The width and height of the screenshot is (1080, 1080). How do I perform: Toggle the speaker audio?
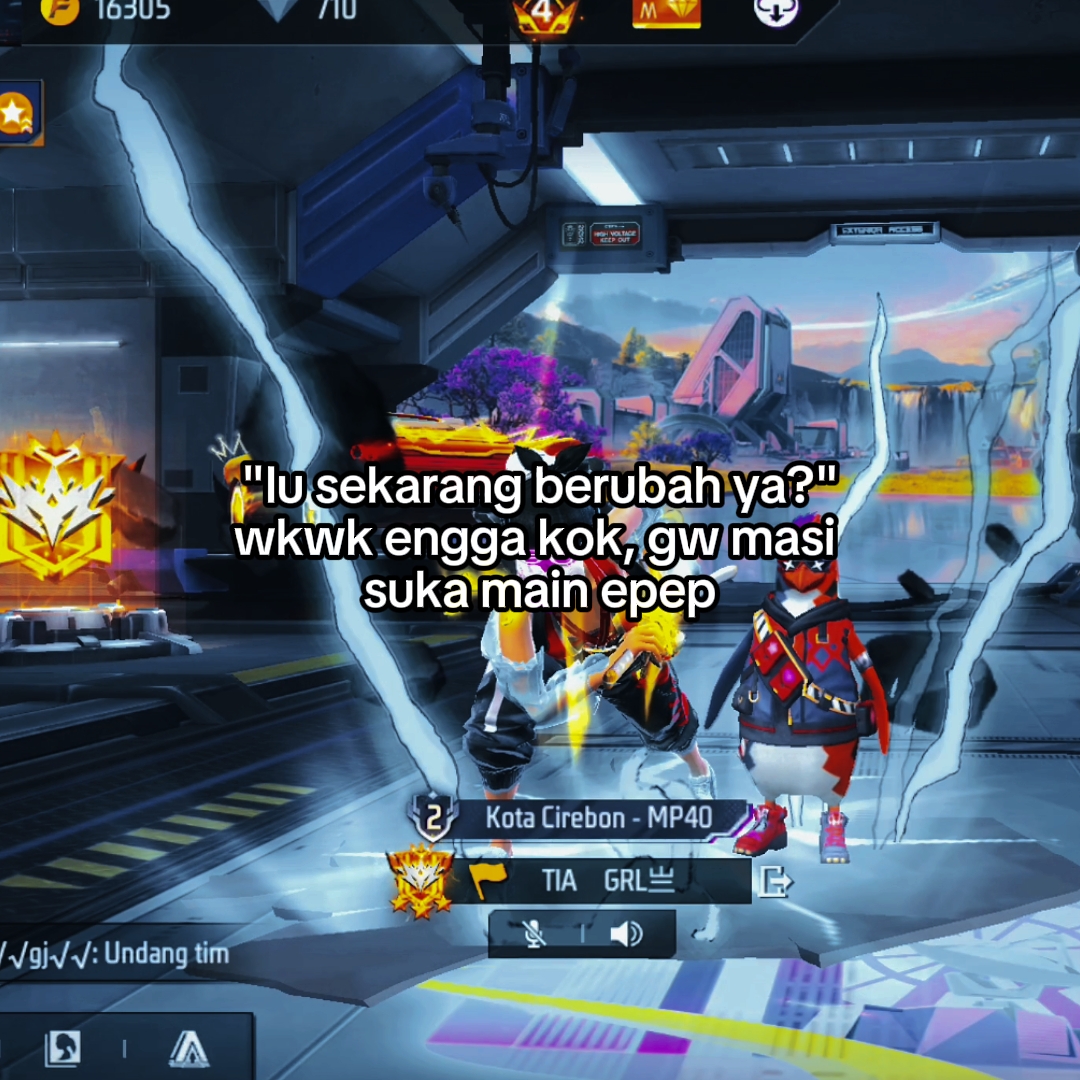(627, 934)
